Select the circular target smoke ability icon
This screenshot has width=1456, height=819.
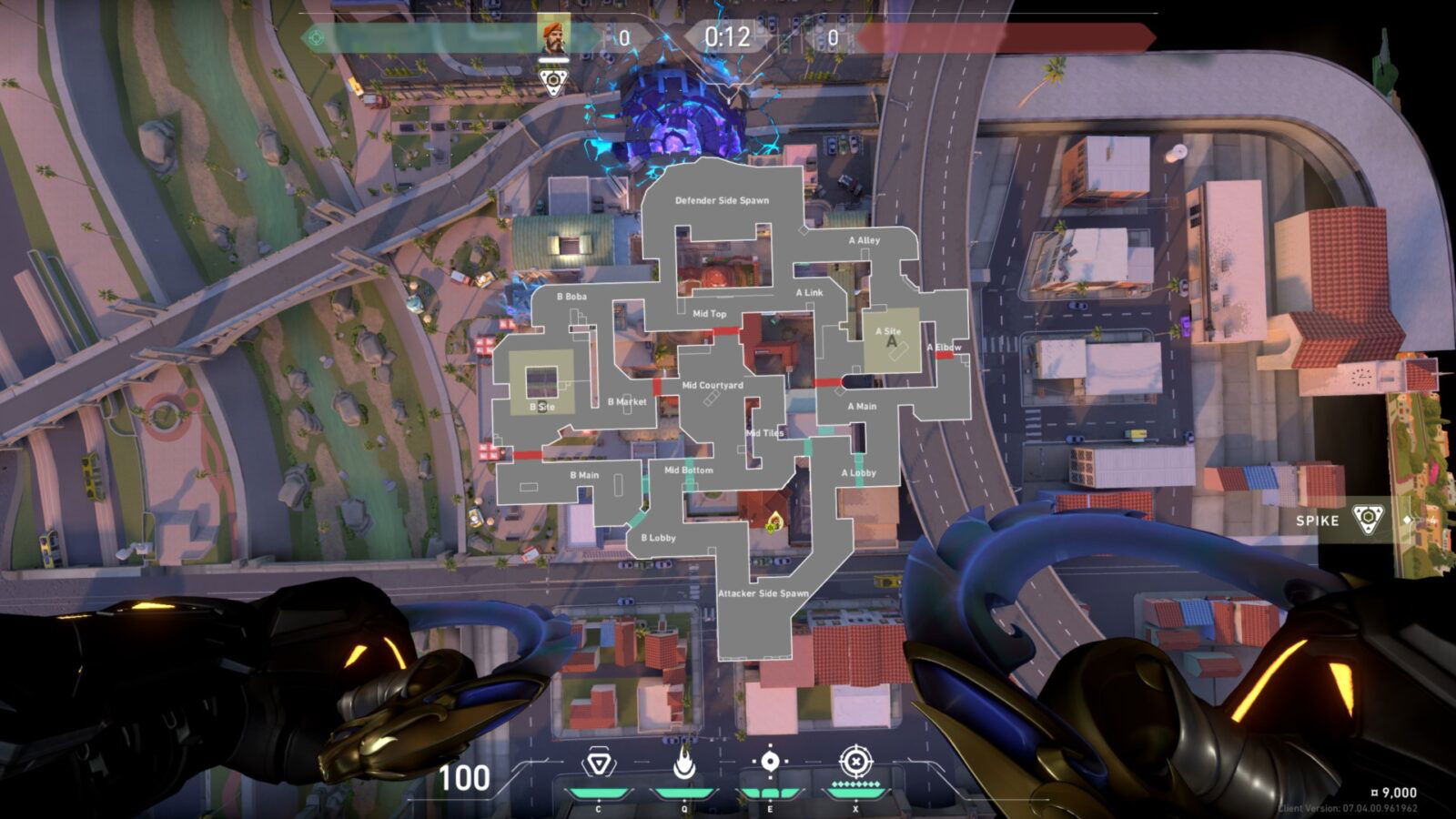click(x=770, y=763)
